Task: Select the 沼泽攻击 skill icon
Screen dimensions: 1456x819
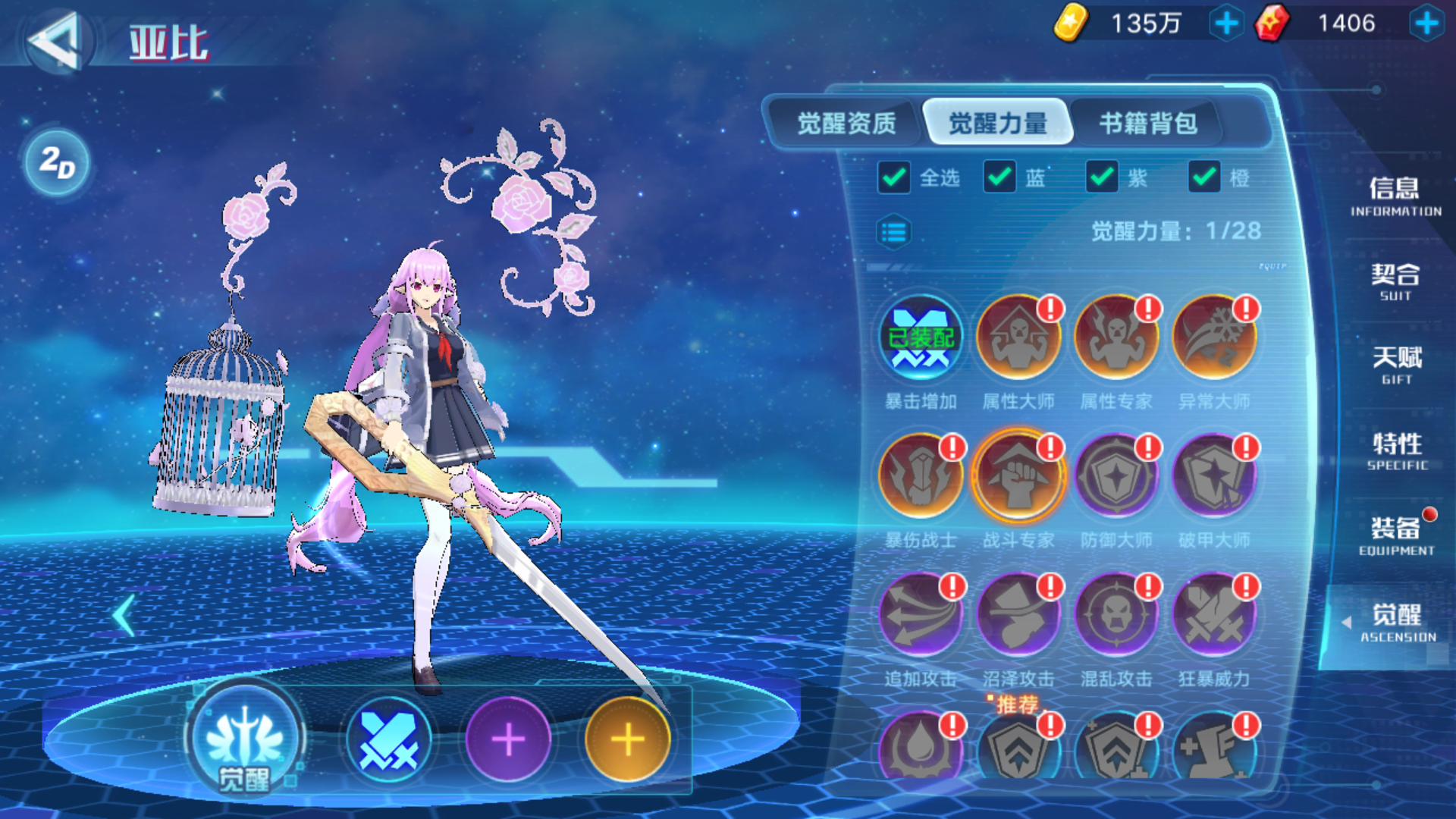Action: pos(1018,614)
